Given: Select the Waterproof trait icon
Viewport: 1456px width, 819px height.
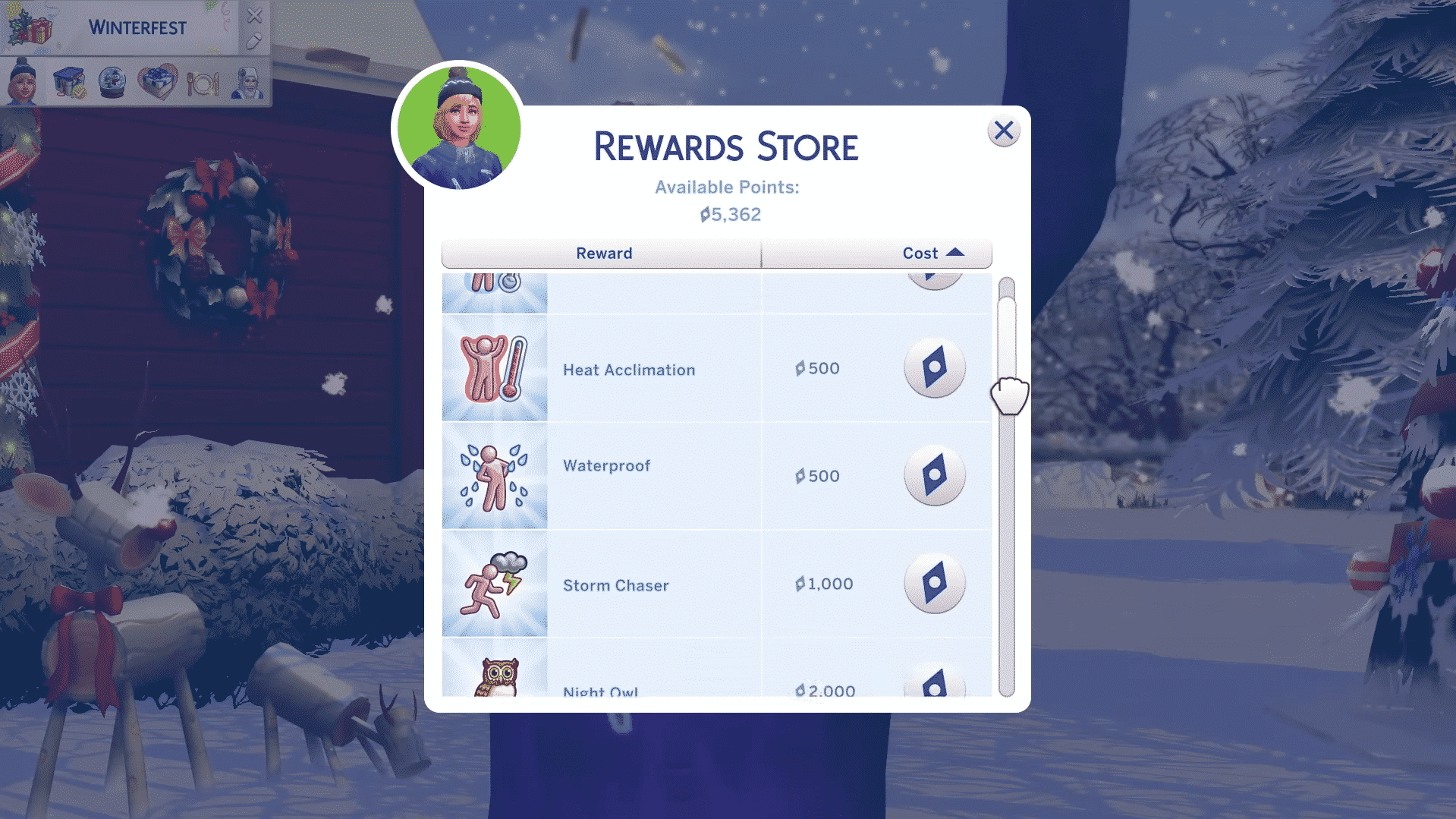Looking at the screenshot, I should pos(494,476).
